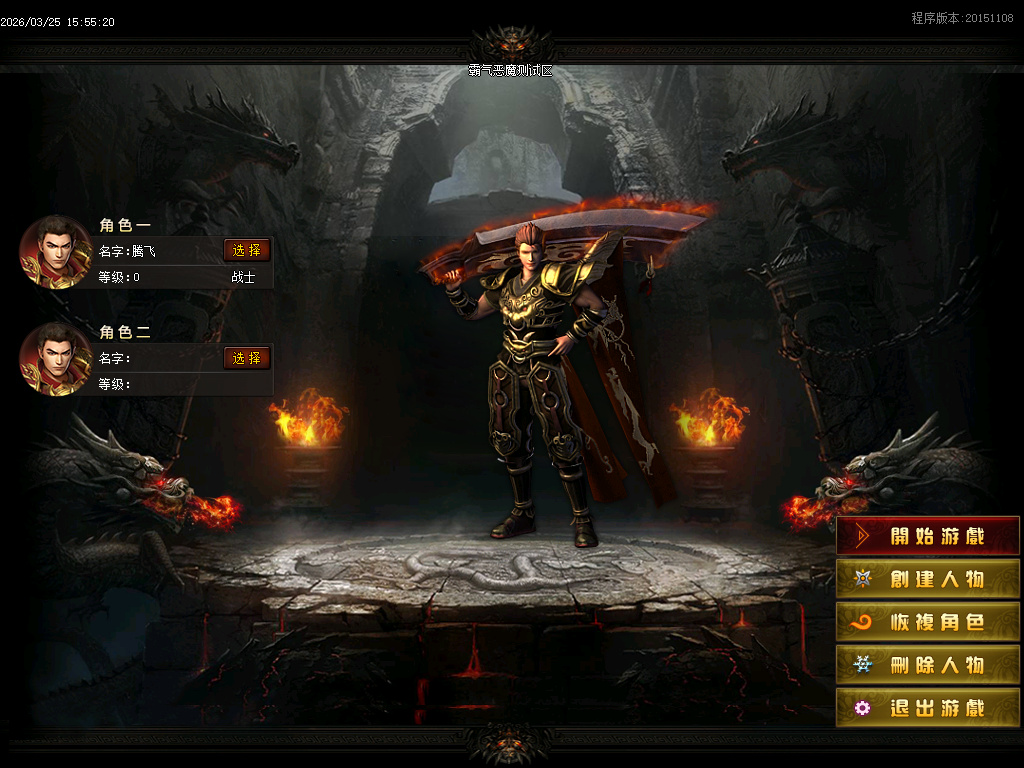Select the 角色一 character portrait
The height and width of the screenshot is (768, 1024).
click(x=56, y=252)
